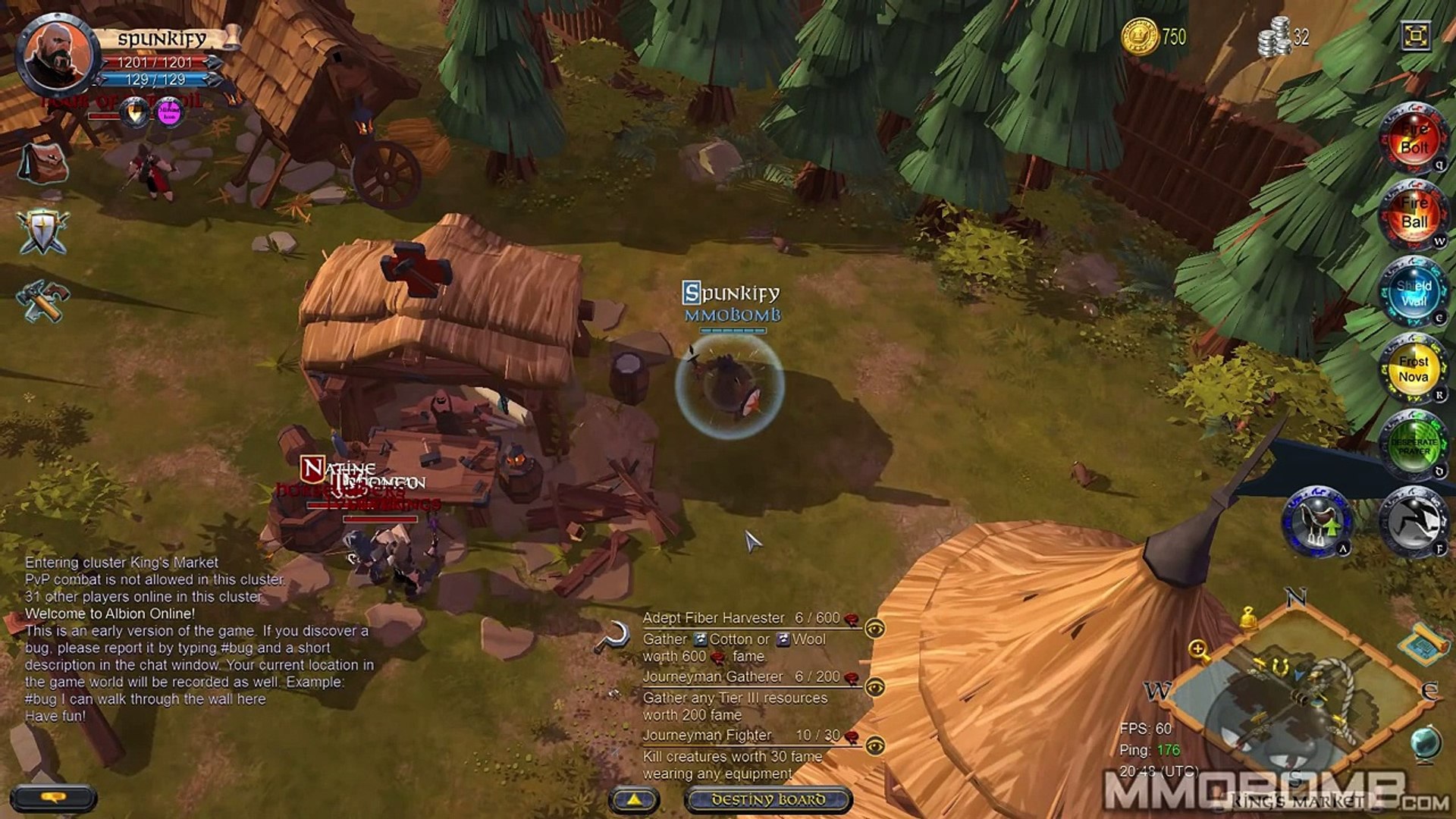The height and width of the screenshot is (819, 1456).
Task: Toggle fullscreen with the top-right frame button
Action: 1416,36
